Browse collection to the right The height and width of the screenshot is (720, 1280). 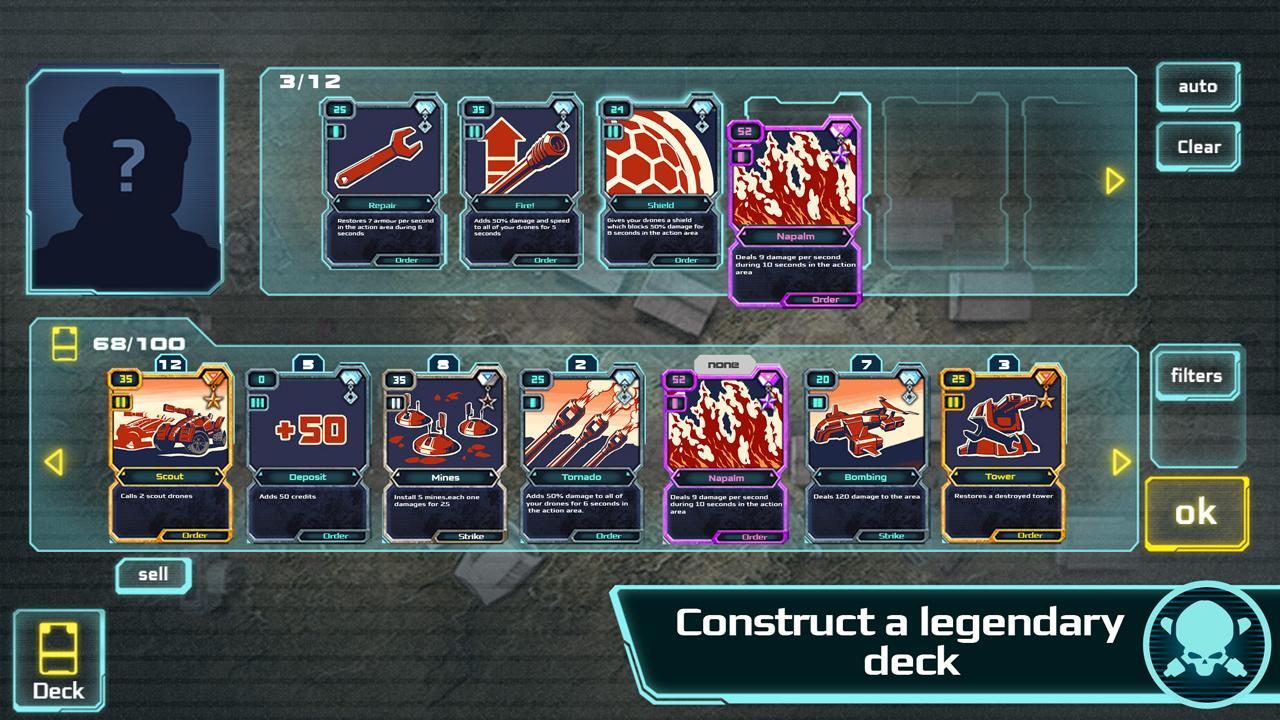[1121, 461]
